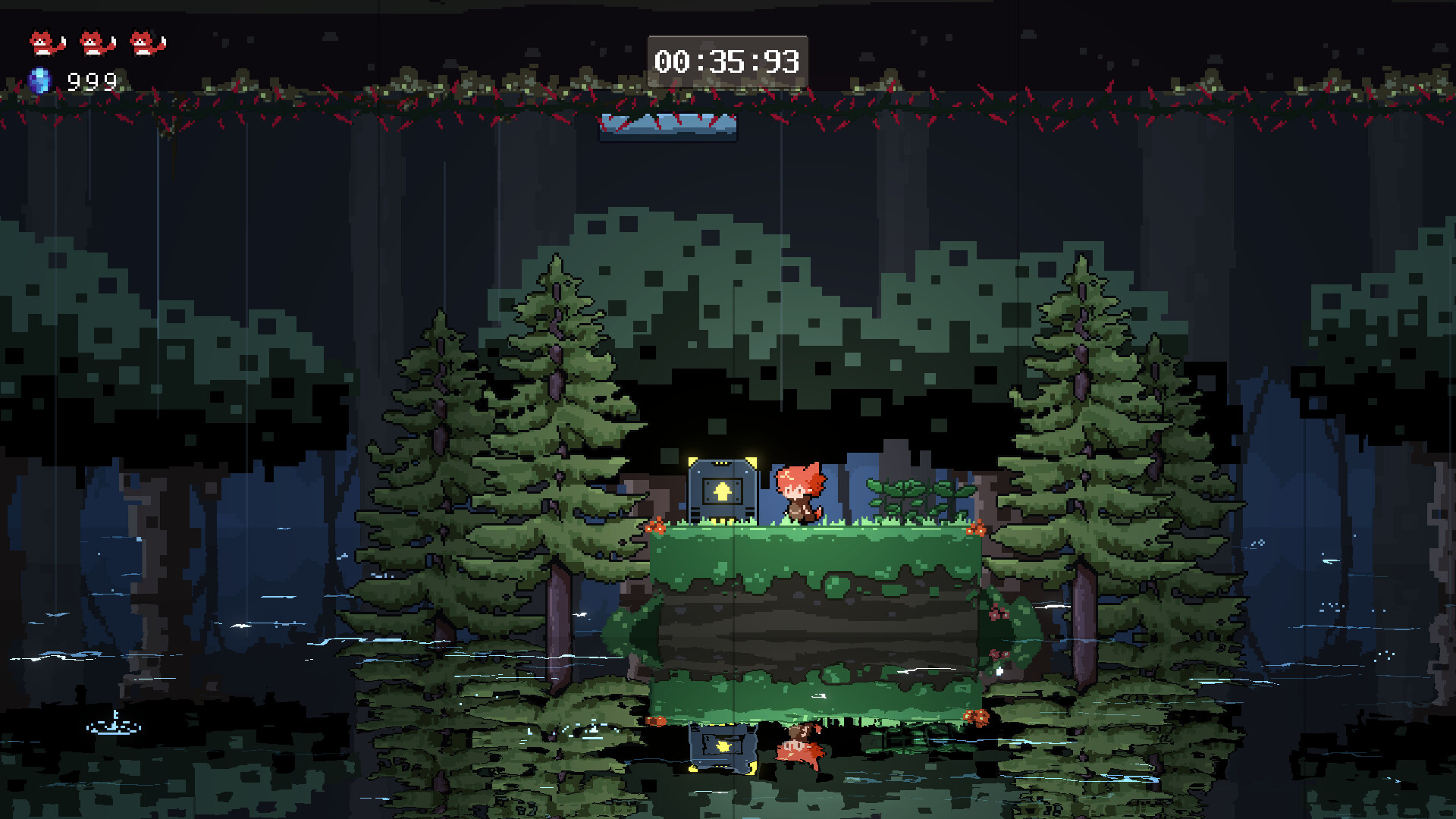Select the third fox life icon

point(143,42)
